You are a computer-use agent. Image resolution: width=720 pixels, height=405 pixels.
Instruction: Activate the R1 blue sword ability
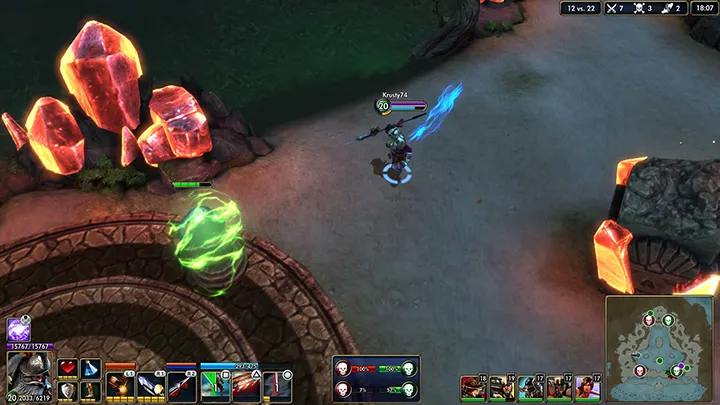pyautogui.click(x=151, y=383)
